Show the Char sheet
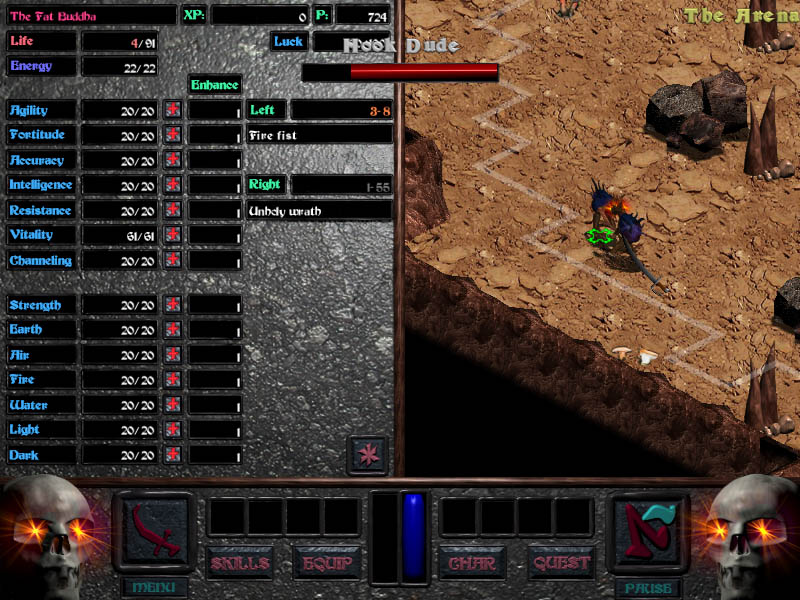 [x=472, y=563]
